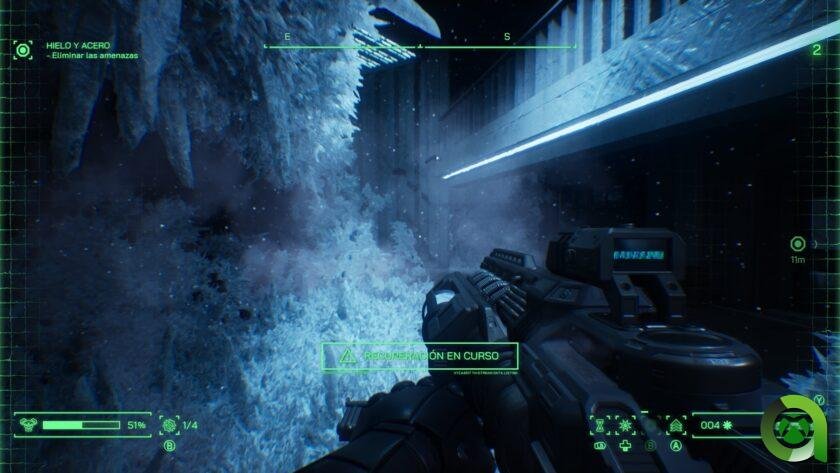This screenshot has height=473, width=840.
Task: Click the compass heading strip
Action: [x=420, y=43]
